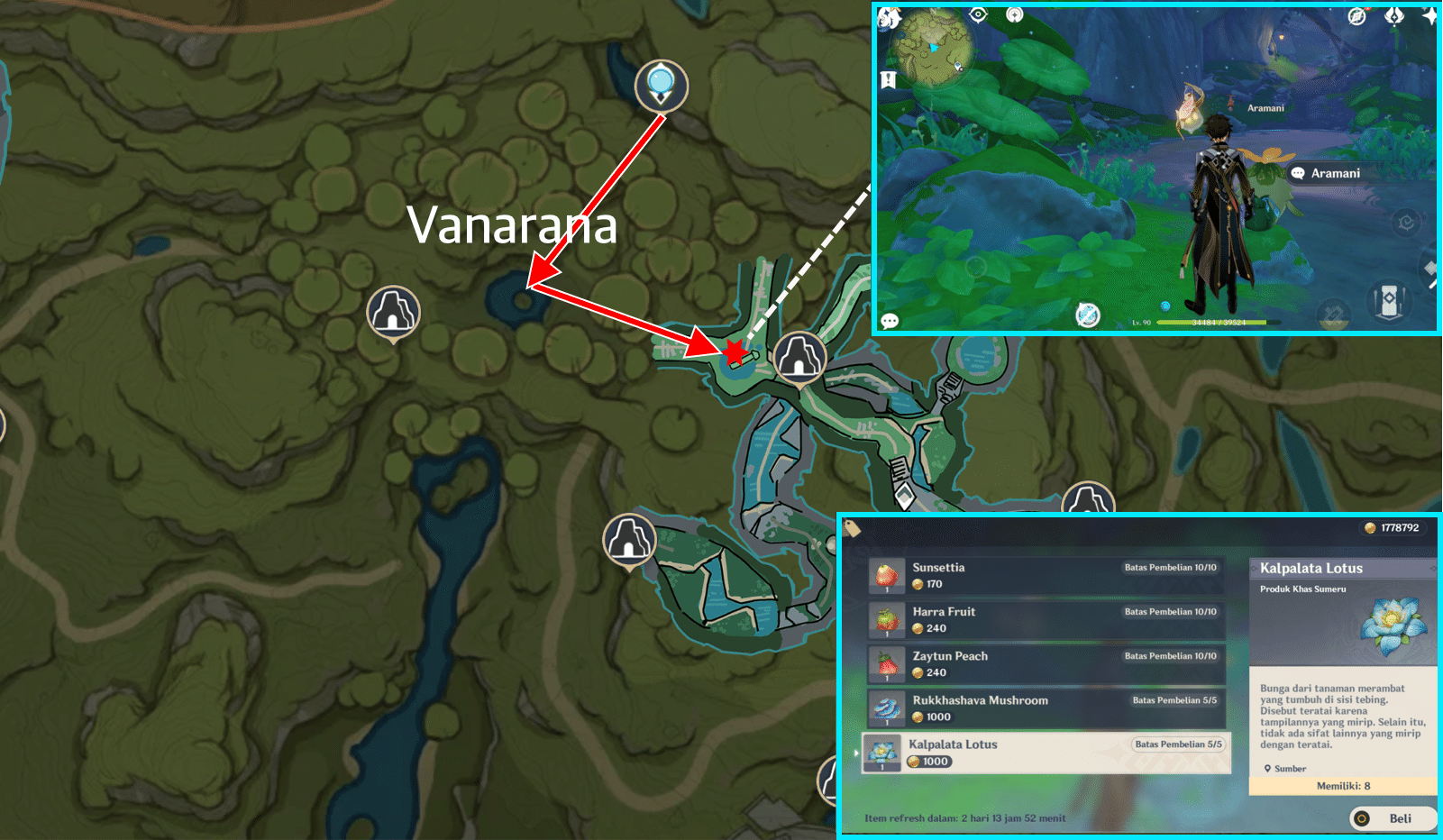Screen dimensions: 1443x840
Task: Click the waypoint guide icon beside Elemental Sight
Action: tap(1016, 15)
